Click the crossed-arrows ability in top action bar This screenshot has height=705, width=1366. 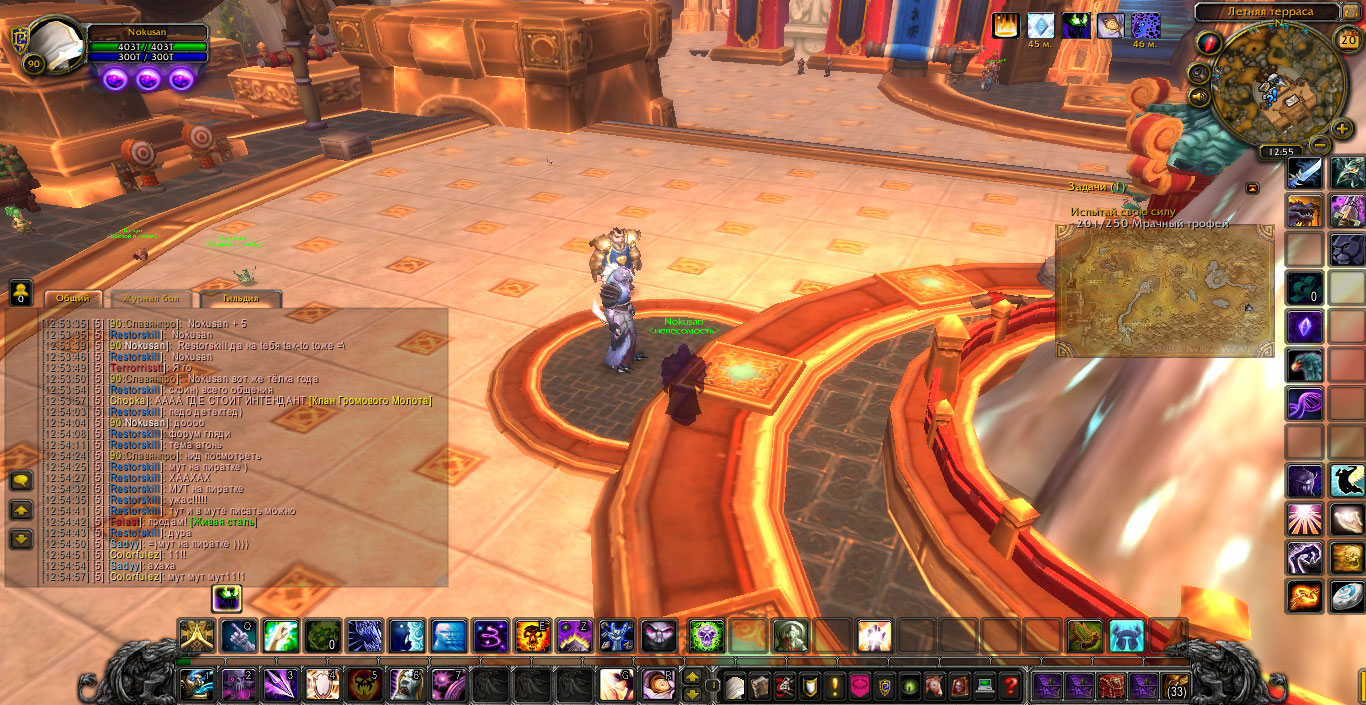click(x=196, y=636)
